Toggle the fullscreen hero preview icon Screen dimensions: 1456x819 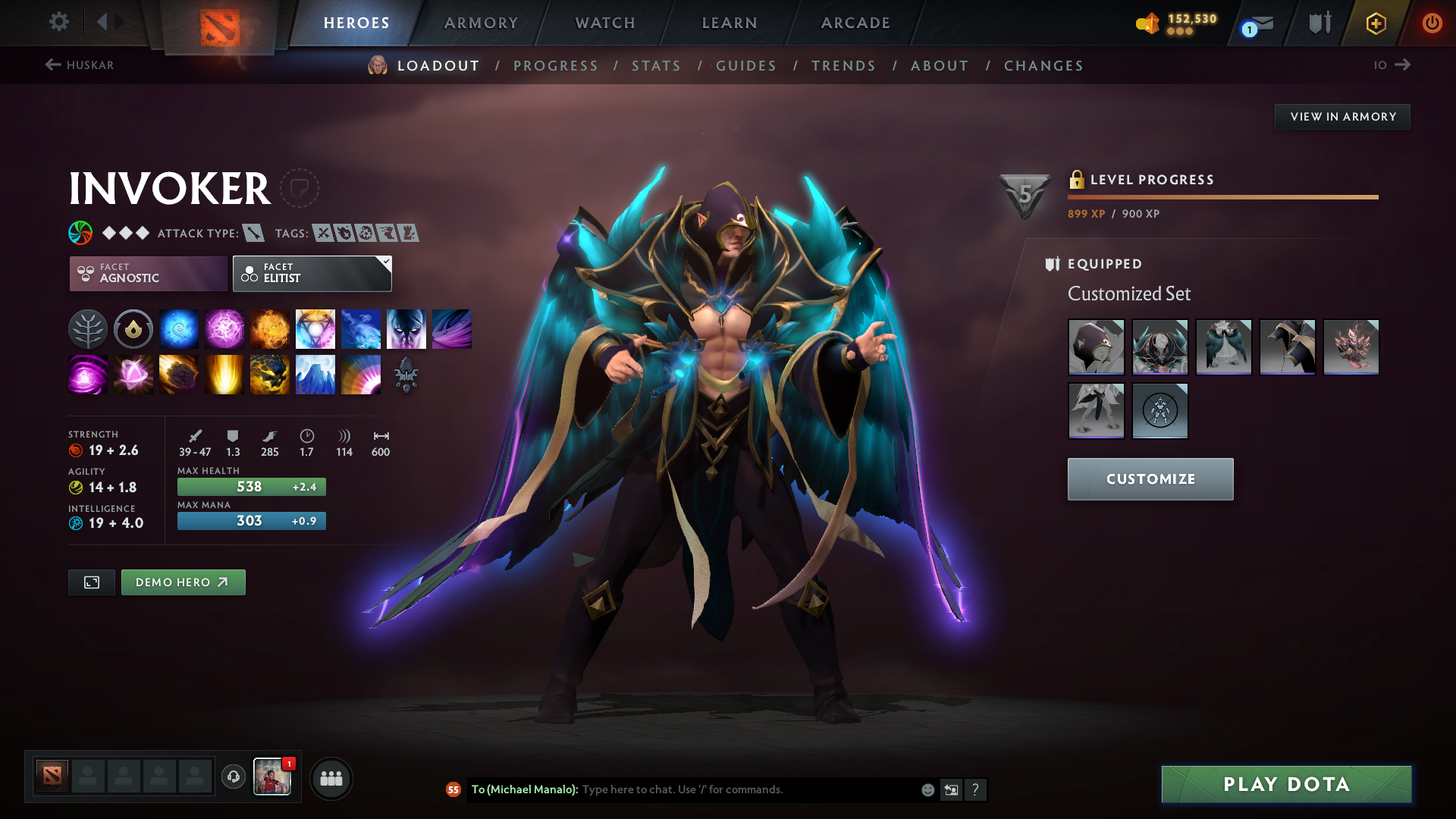(91, 582)
